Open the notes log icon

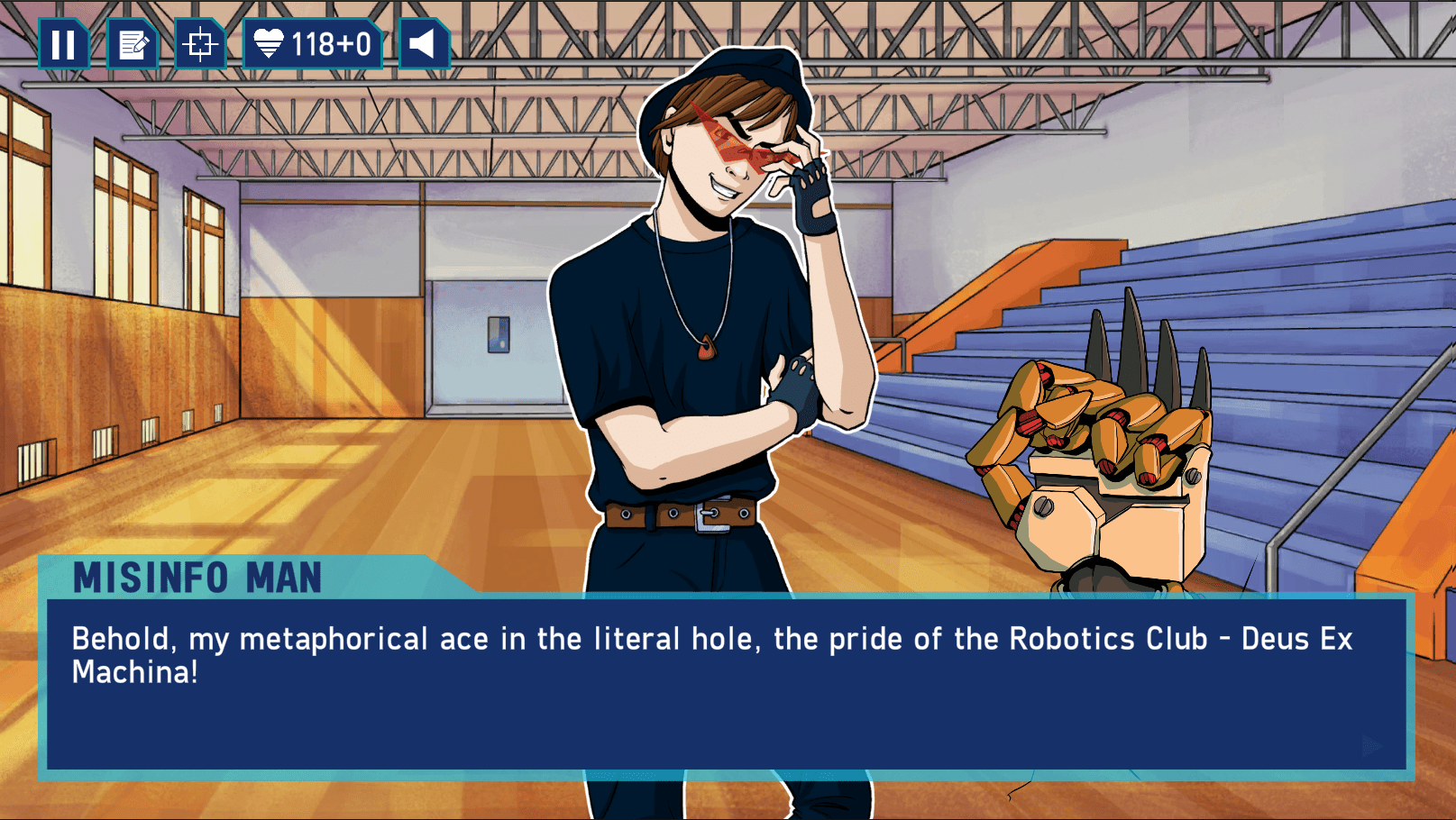(133, 44)
